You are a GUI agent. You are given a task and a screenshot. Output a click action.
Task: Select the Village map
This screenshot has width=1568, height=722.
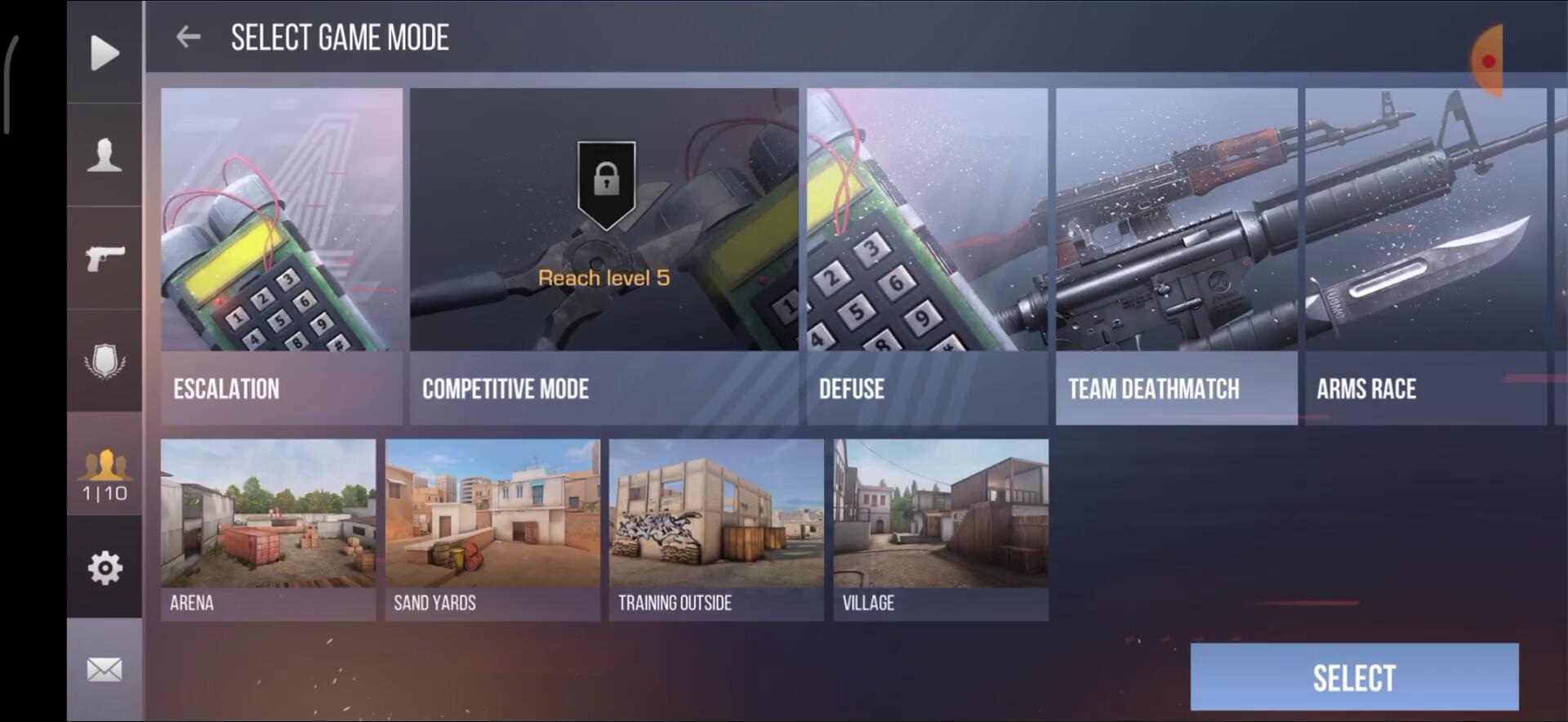[941, 529]
